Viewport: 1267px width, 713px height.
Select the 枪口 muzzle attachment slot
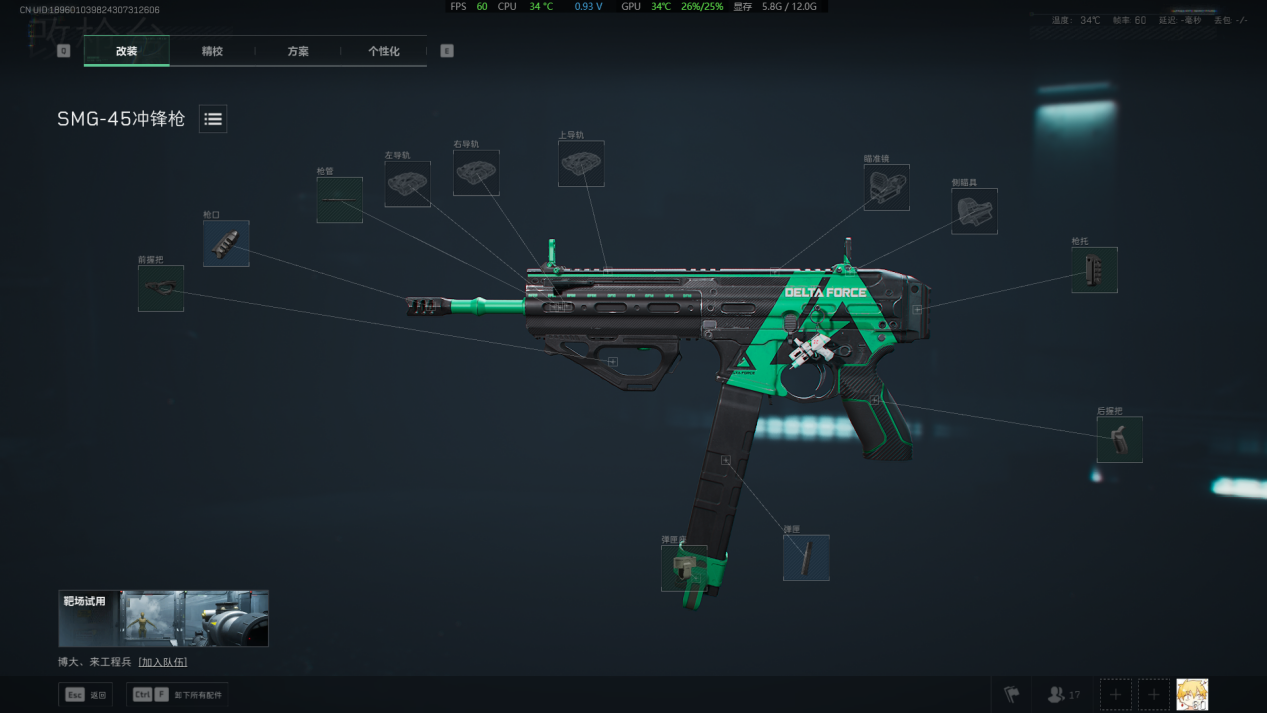tap(226, 243)
